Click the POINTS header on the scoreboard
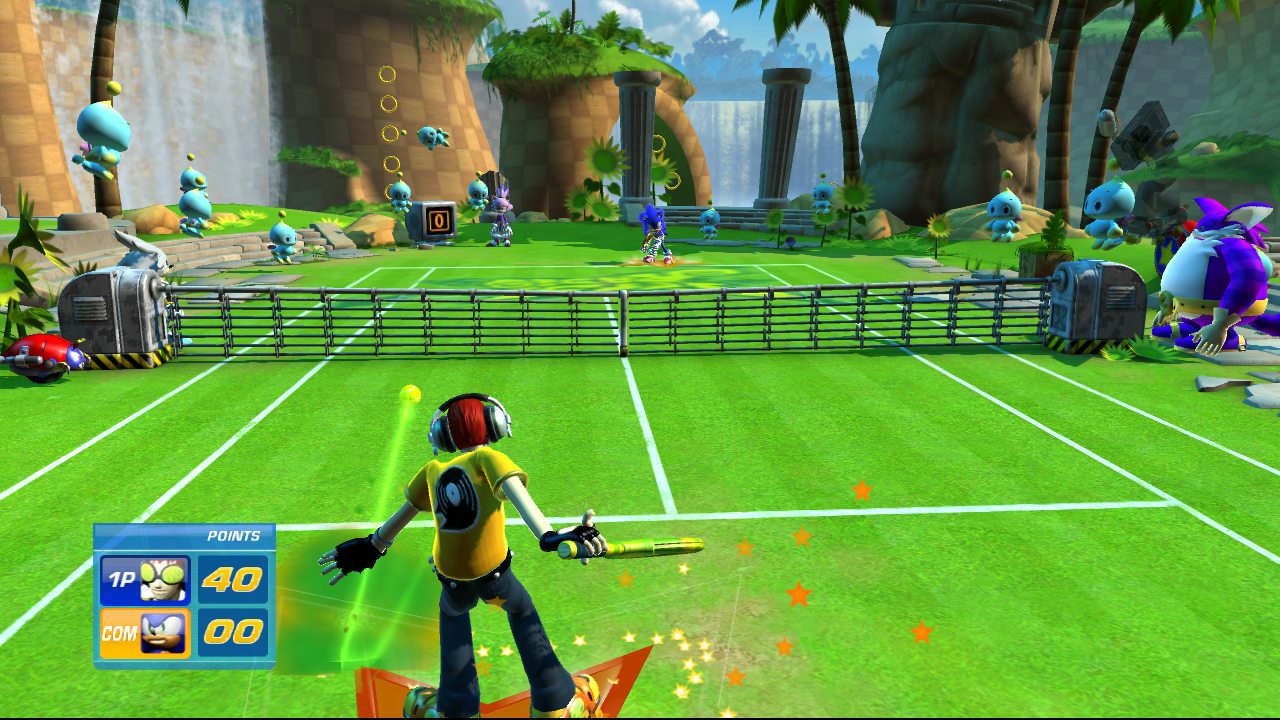This screenshot has height=720, width=1280. point(232,537)
